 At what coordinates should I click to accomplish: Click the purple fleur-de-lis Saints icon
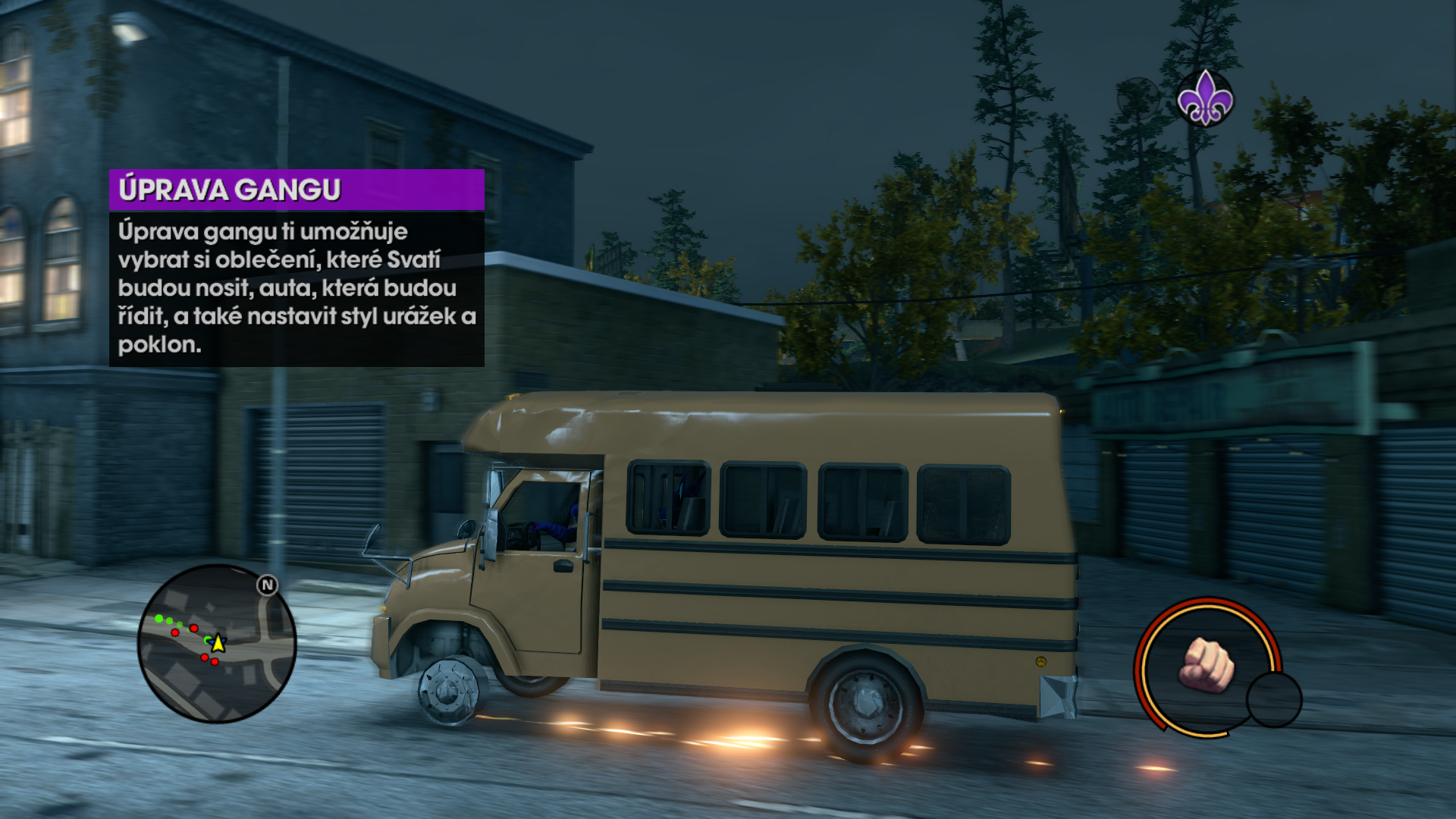(x=1204, y=99)
